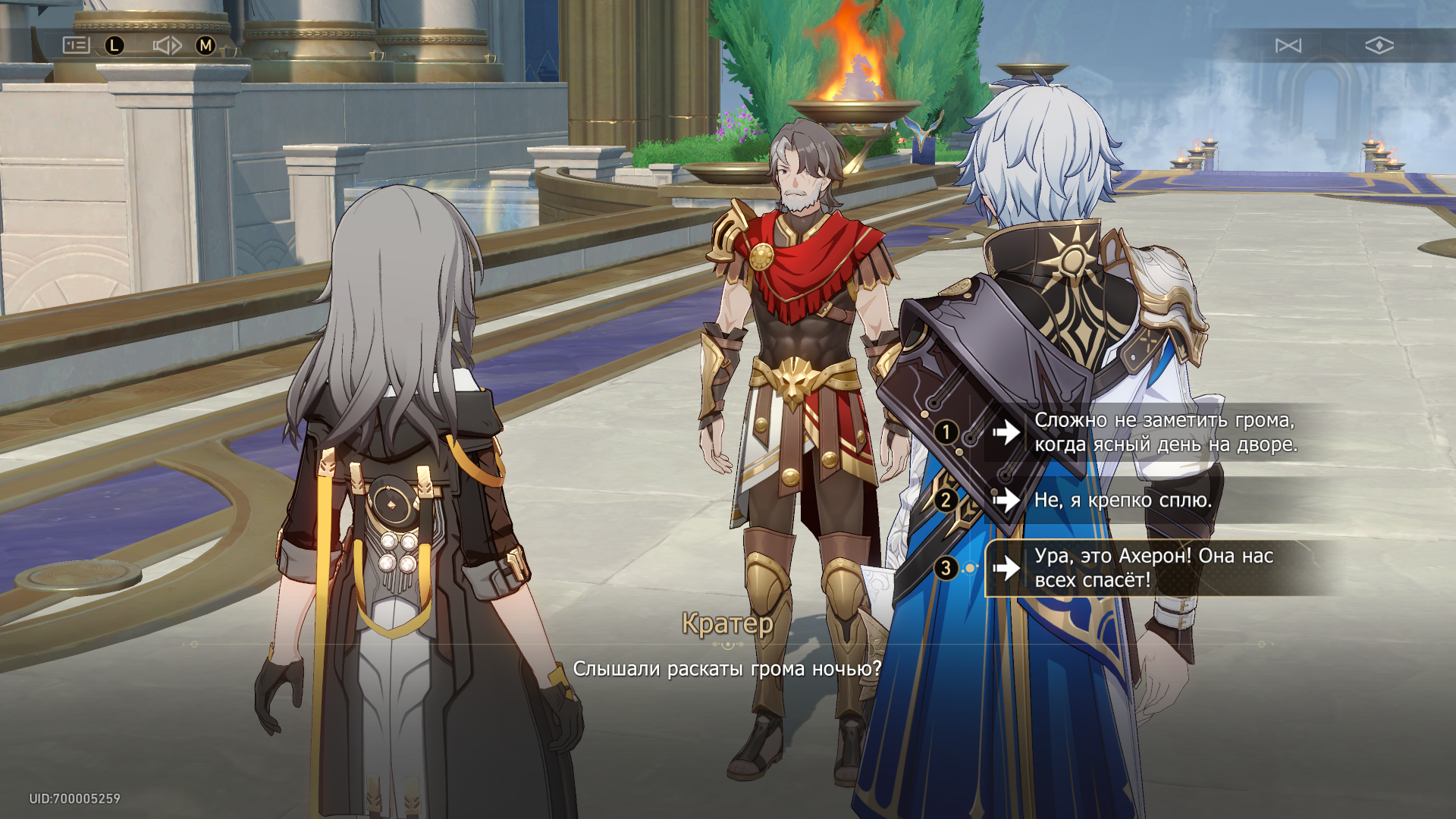Image resolution: width=1456 pixels, height=819 pixels.
Task: Select reply "Не, я крепко сплю."
Action: [x=1122, y=500]
